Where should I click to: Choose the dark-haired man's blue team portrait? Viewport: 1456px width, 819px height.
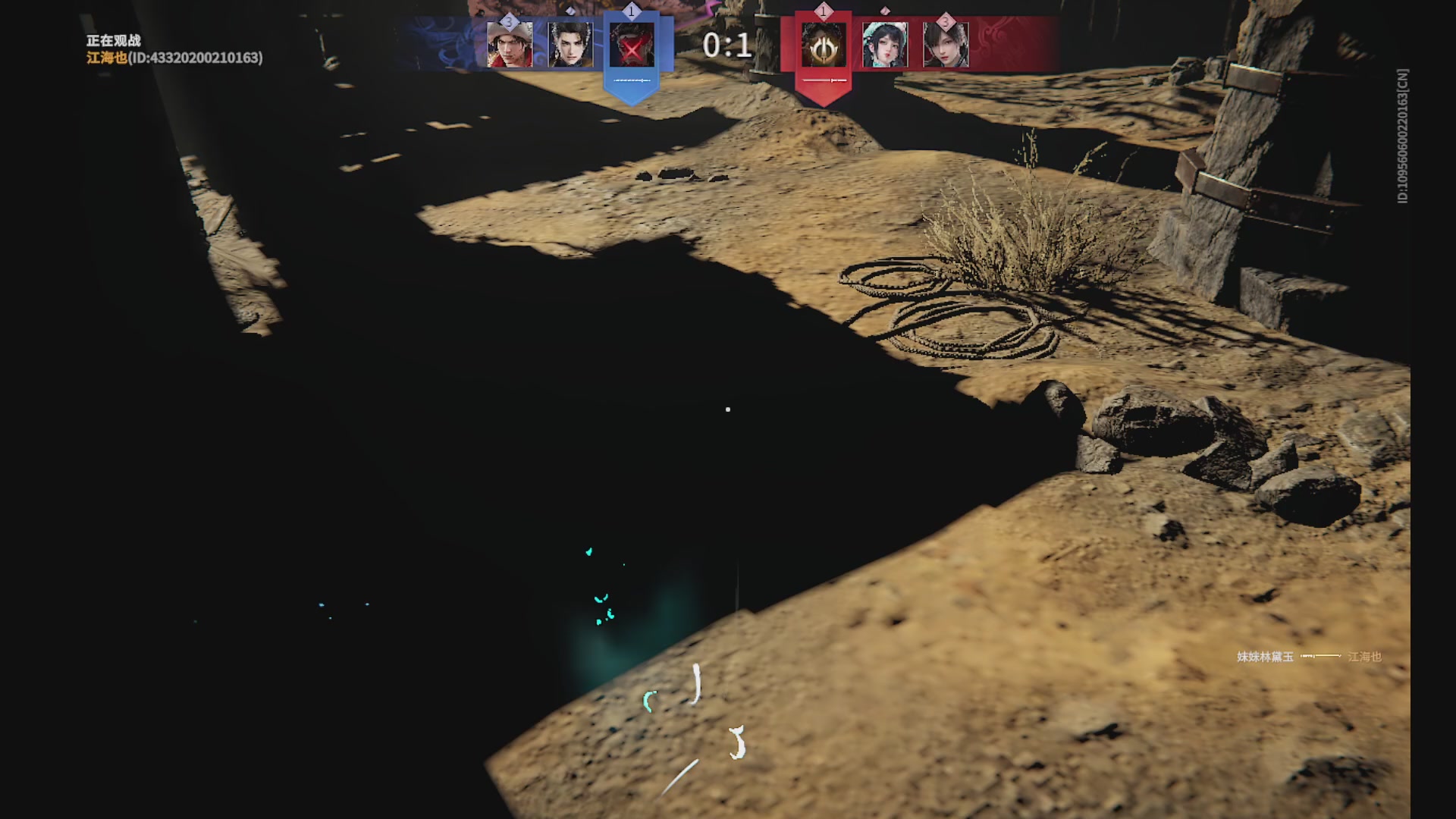[x=570, y=45]
